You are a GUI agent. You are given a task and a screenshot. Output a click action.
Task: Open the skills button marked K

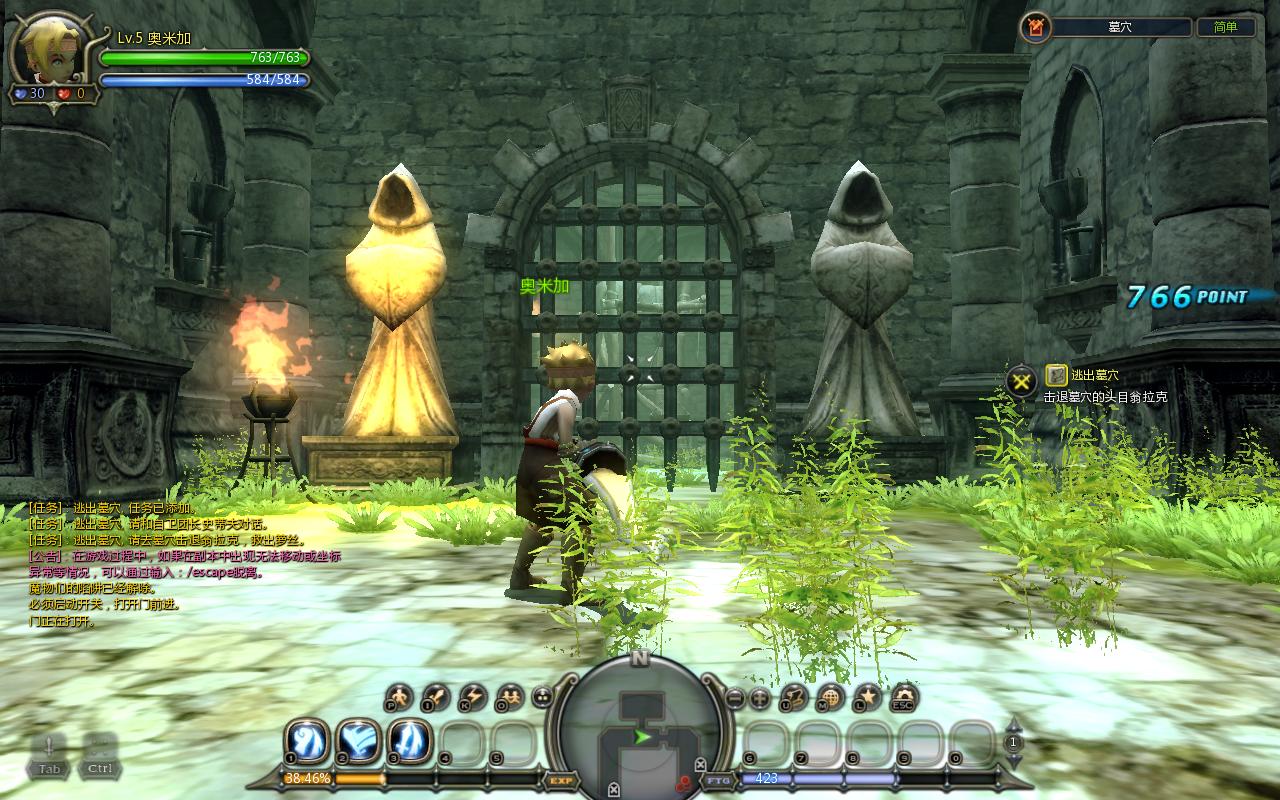click(472, 696)
